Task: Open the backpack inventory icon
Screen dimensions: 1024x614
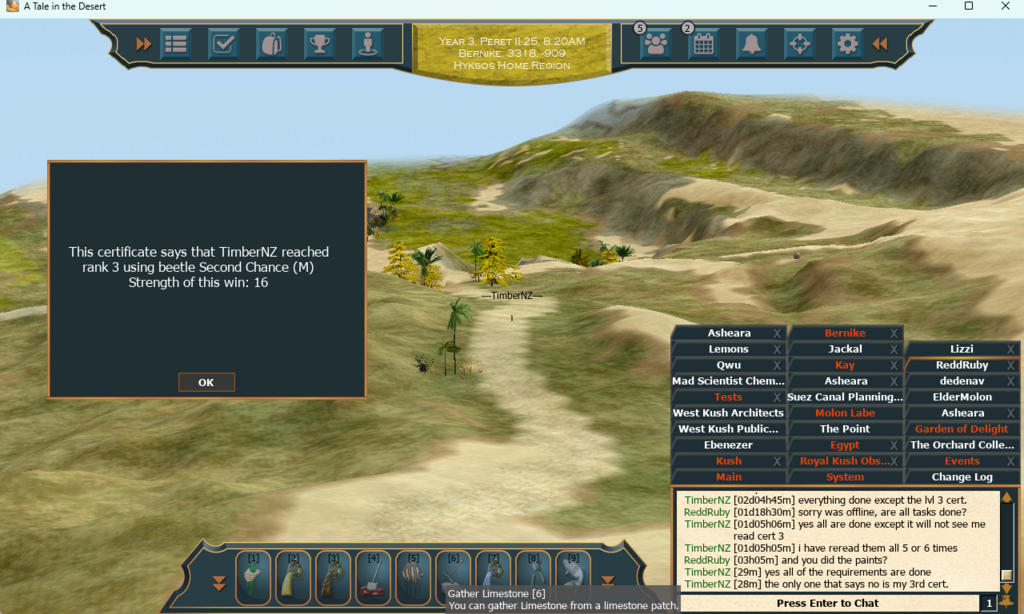Action: point(271,44)
